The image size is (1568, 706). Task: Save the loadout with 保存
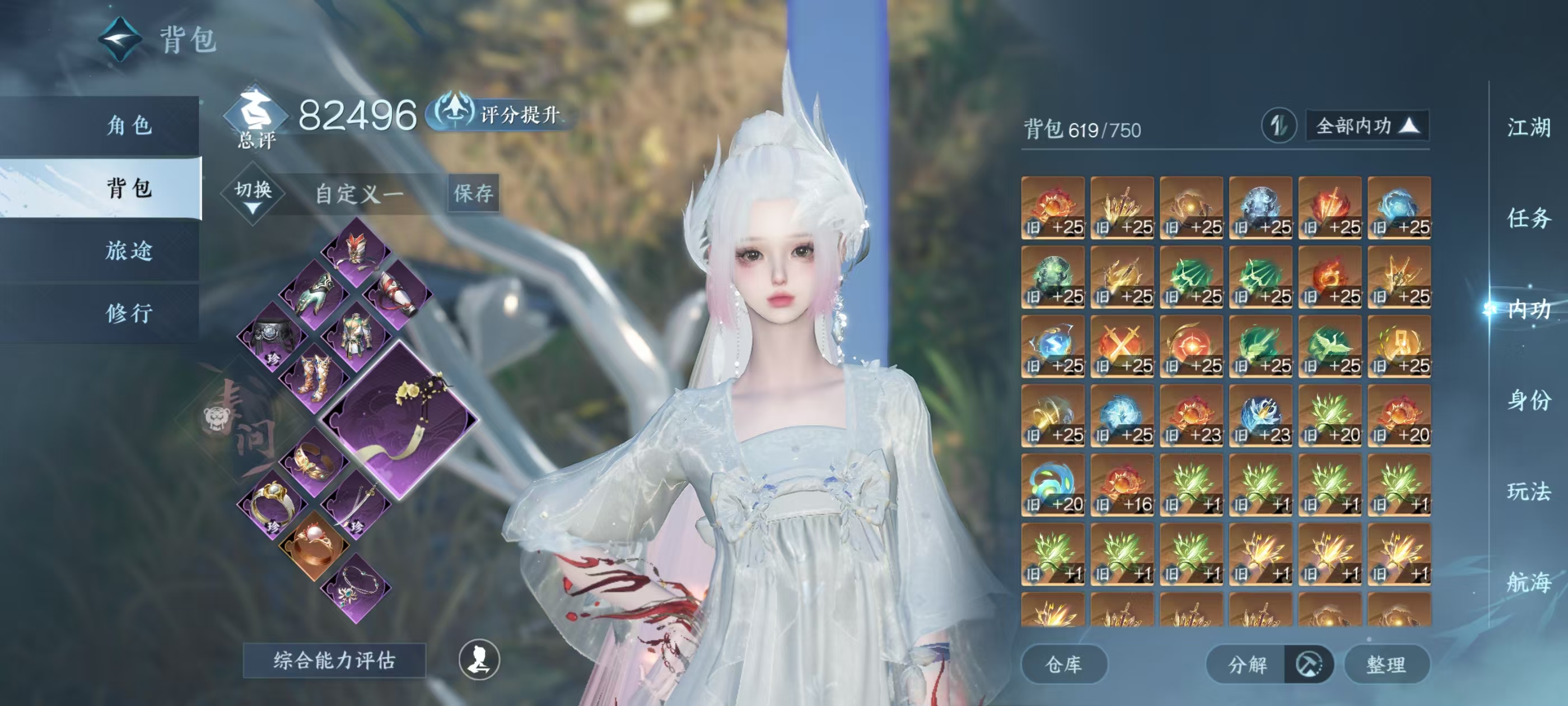(x=474, y=194)
